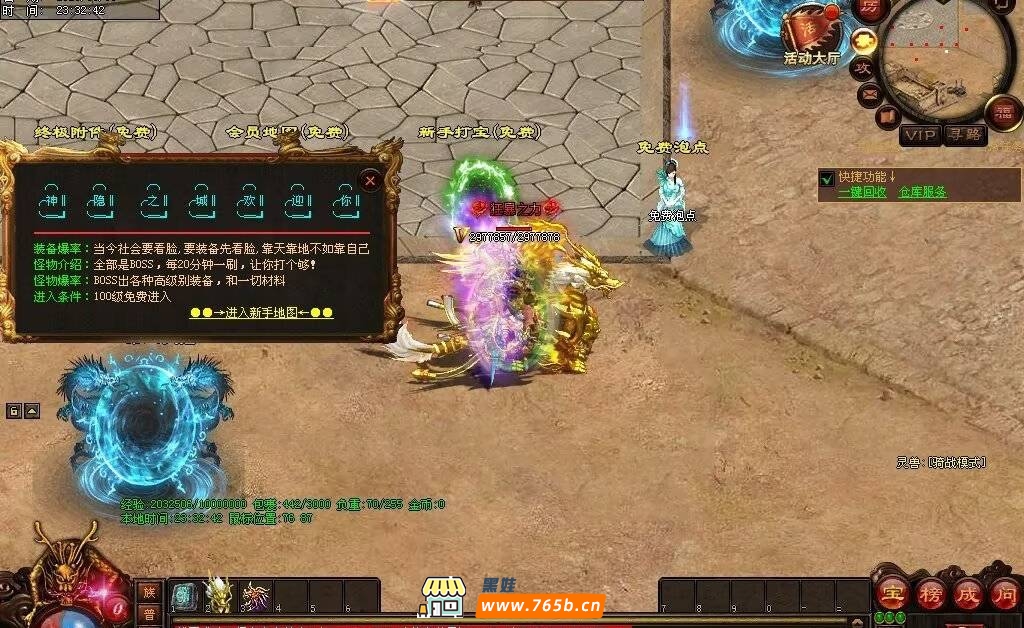Screen dimensions: 1024x628
Task: Open the 榜 ranking button
Action: 930,592
